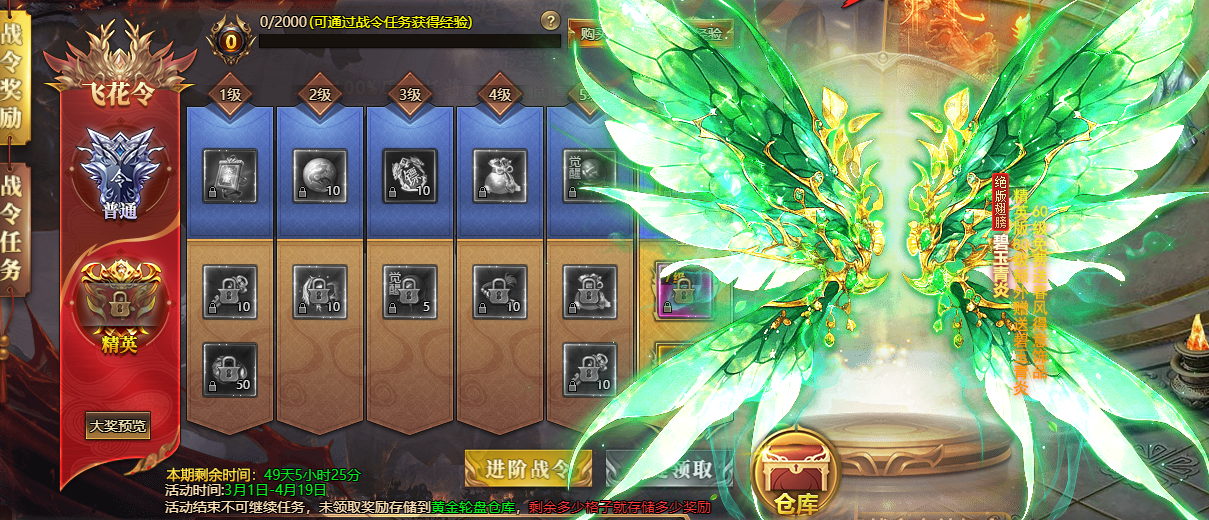Click the 进阶战令 upgrade pass button
The height and width of the screenshot is (520, 1209).
[528, 468]
